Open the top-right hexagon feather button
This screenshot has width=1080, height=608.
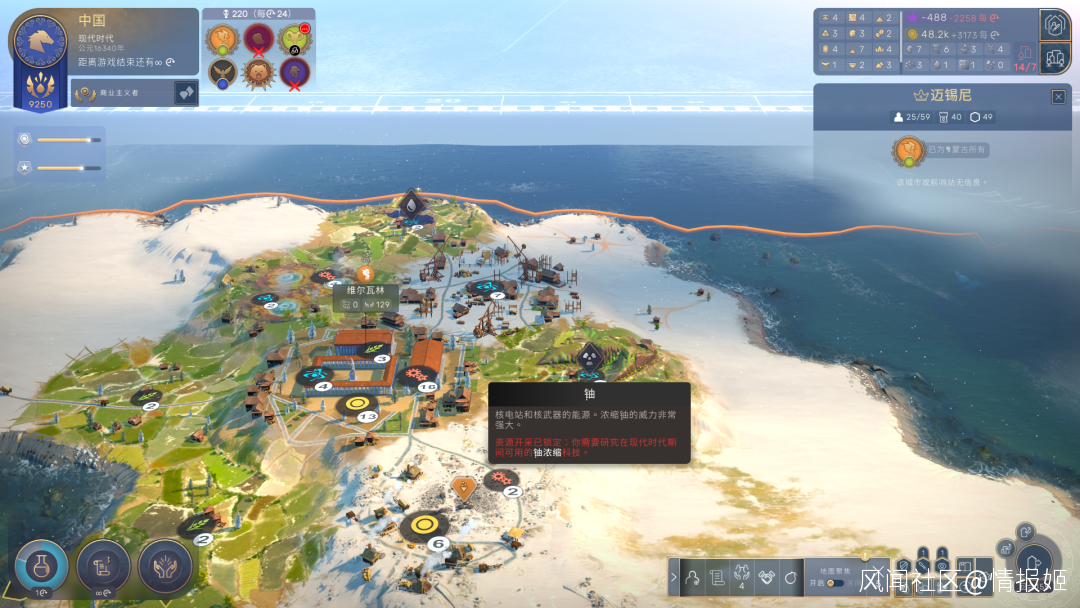tap(1055, 24)
